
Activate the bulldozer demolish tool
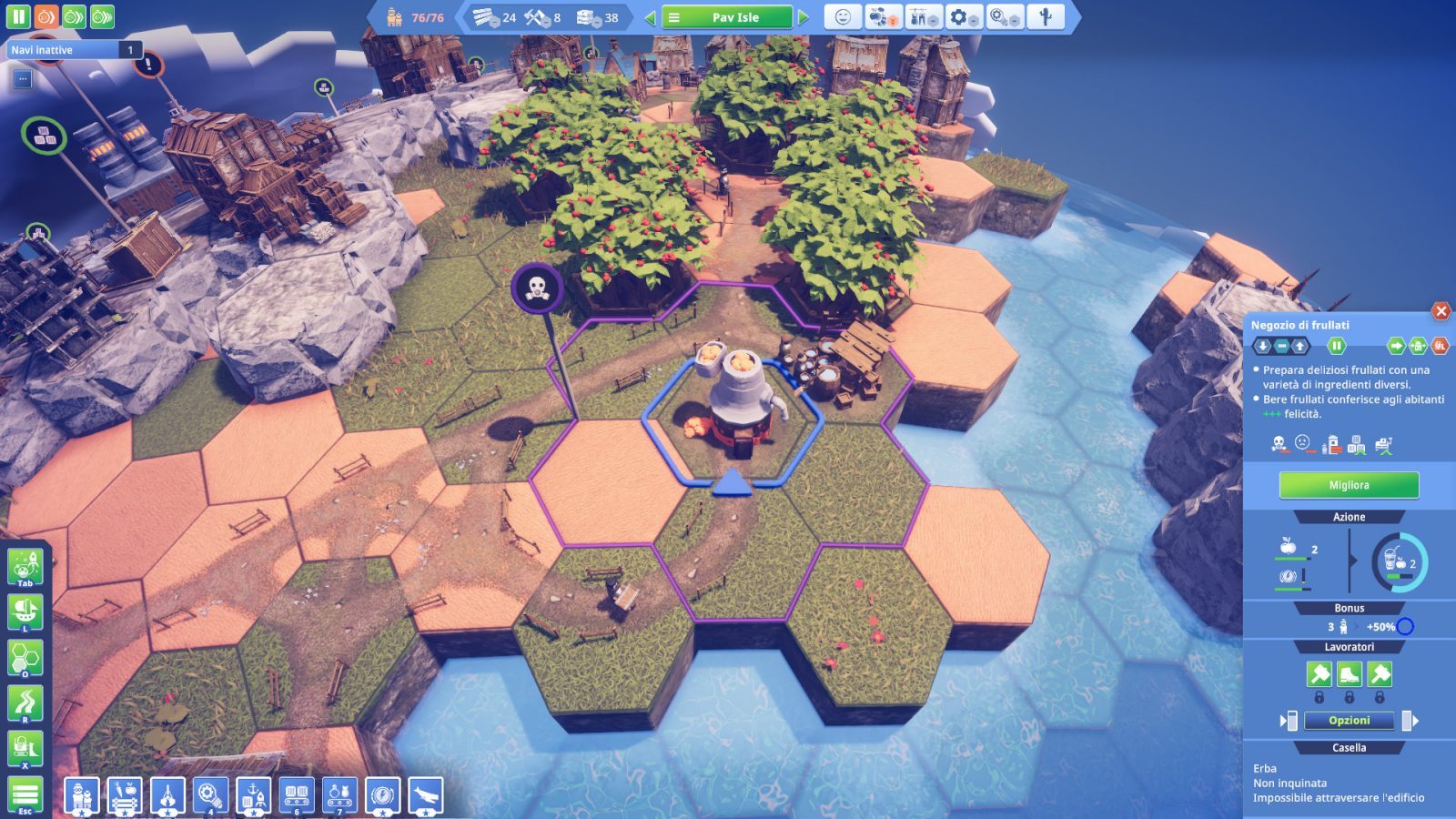point(25,749)
